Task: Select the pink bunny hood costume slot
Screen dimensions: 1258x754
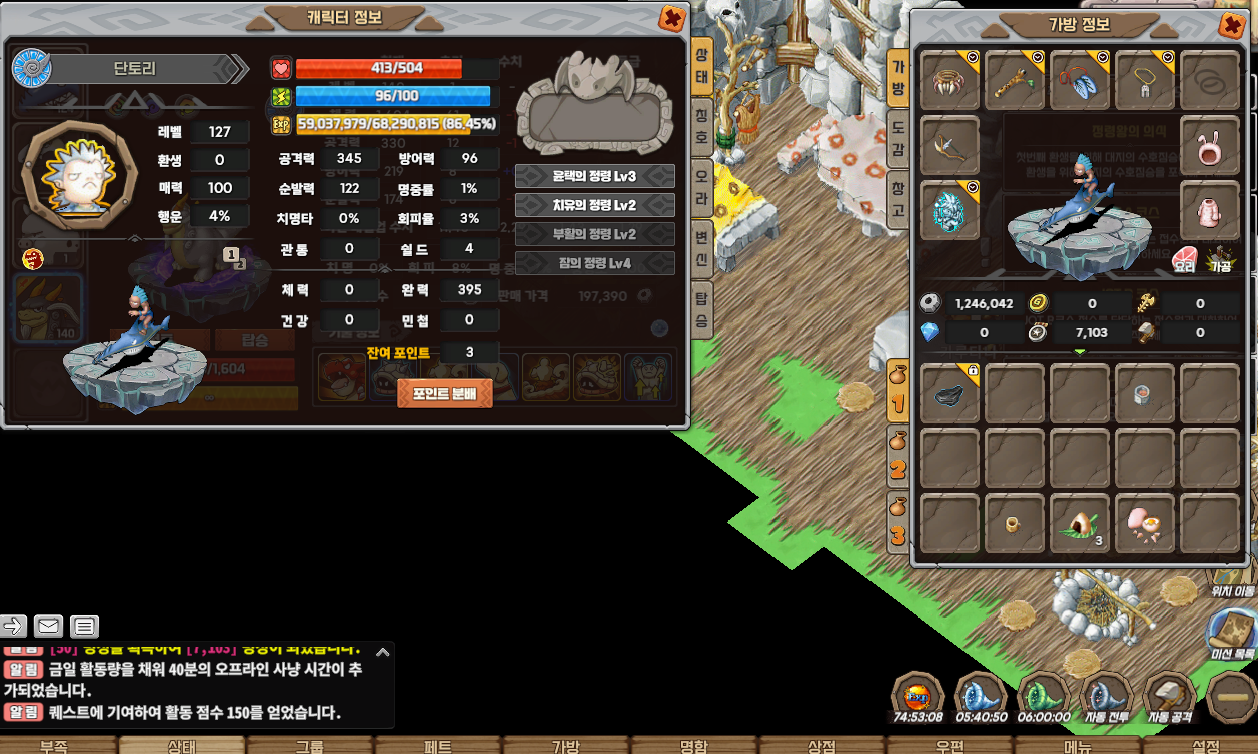Action: 1209,146
